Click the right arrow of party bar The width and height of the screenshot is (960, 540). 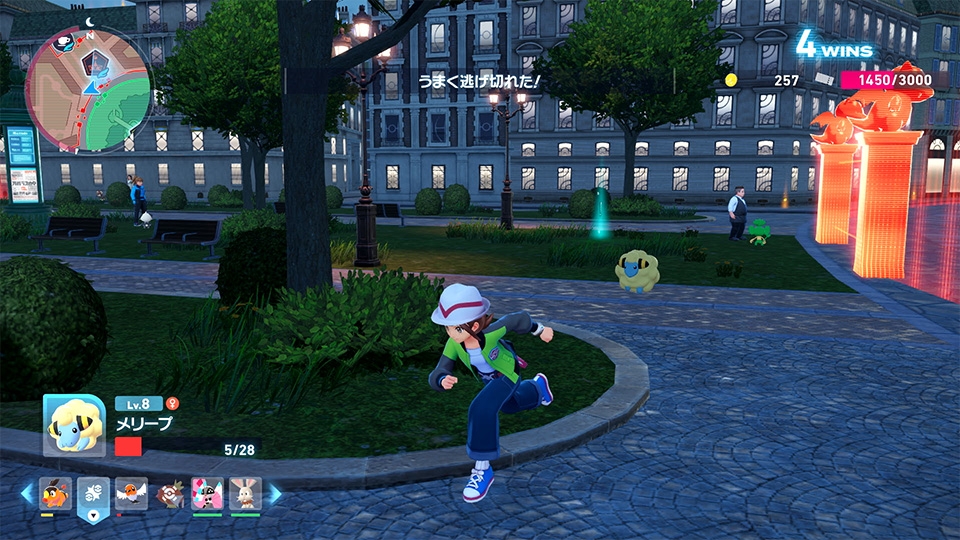[x=275, y=493]
